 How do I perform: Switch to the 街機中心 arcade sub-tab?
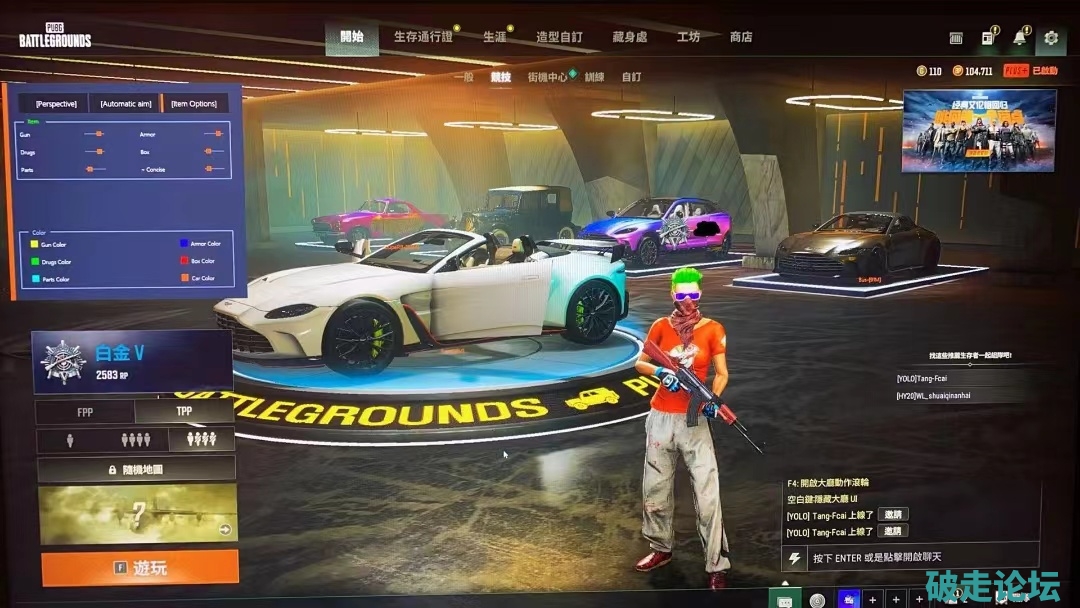547,77
